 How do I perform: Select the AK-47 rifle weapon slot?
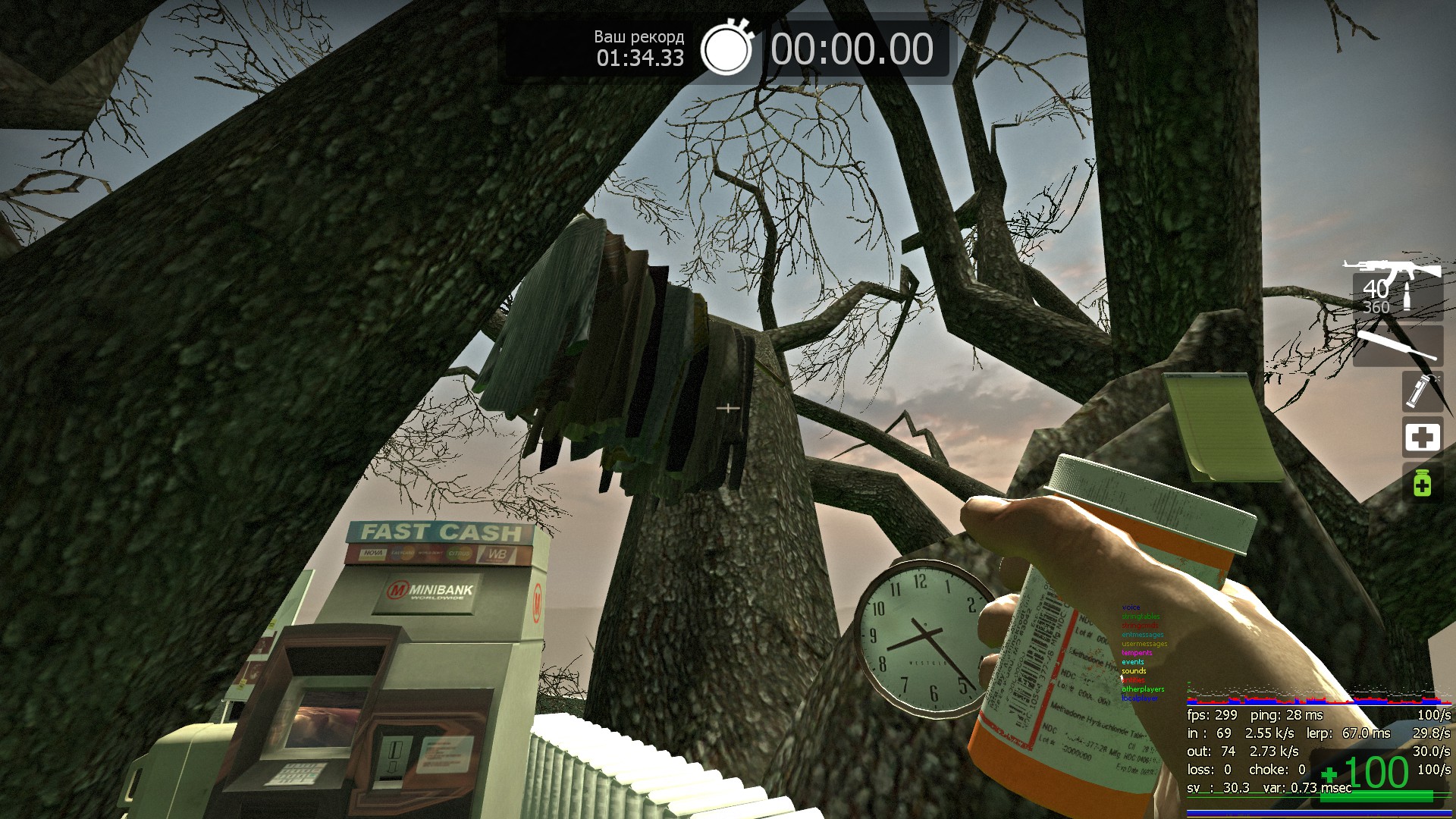click(1395, 288)
